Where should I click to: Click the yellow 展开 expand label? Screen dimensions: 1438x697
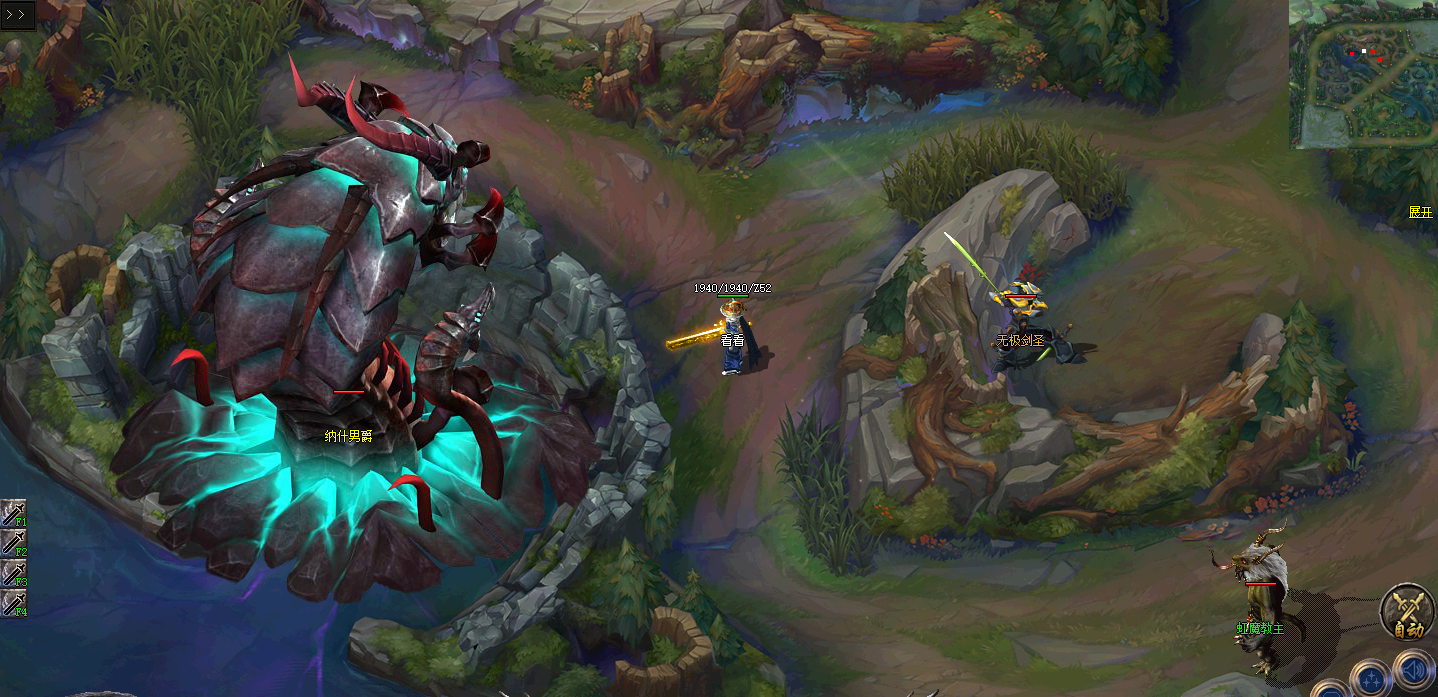(x=1420, y=212)
